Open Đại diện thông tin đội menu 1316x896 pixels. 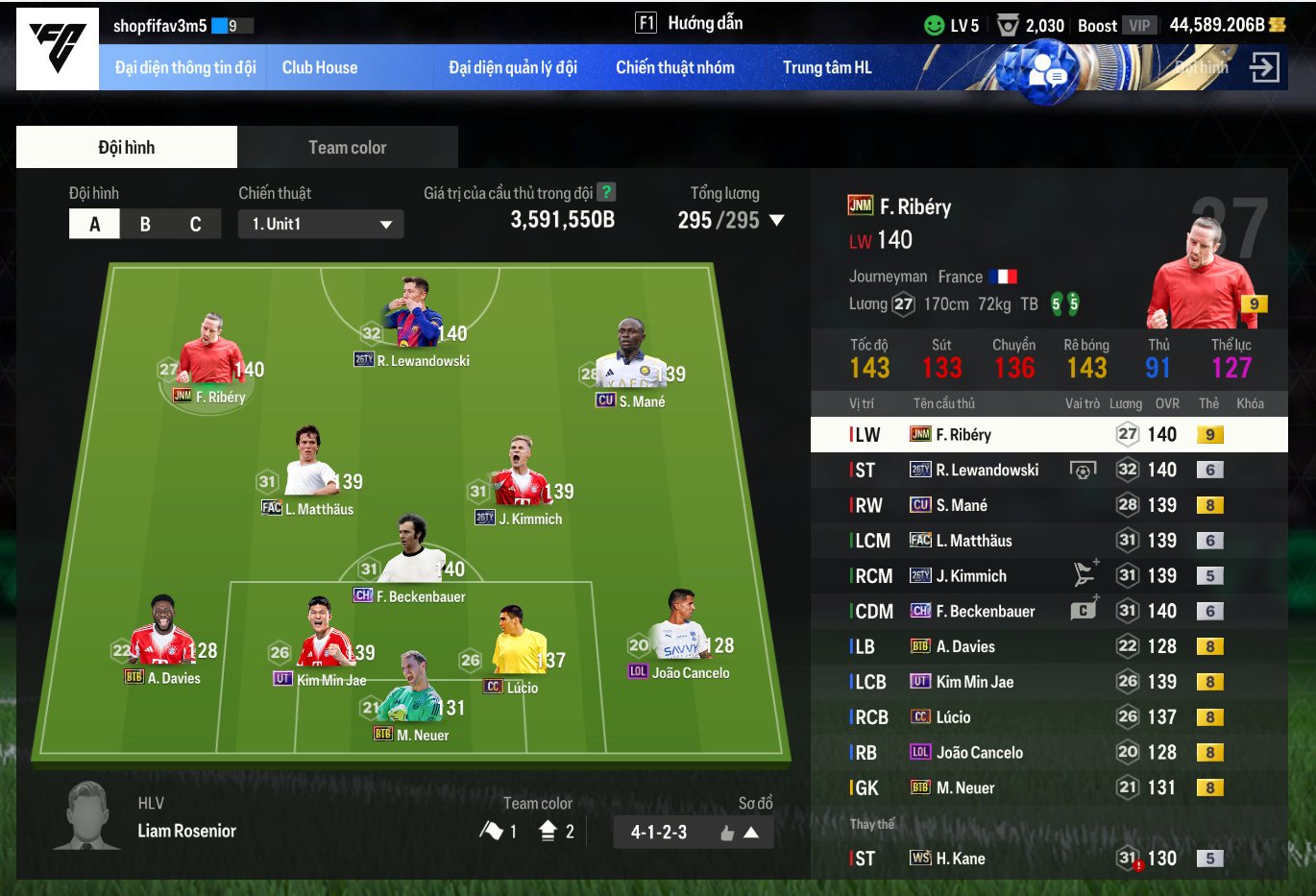pos(185,67)
